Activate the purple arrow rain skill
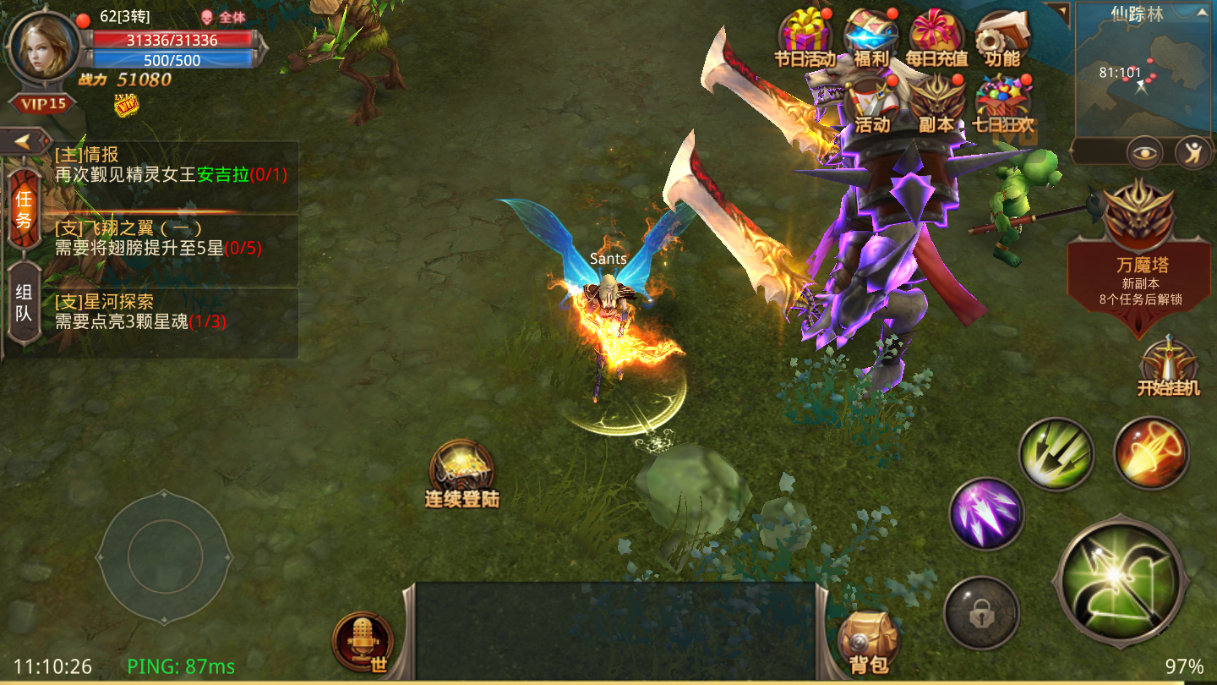The width and height of the screenshot is (1217, 685). [985, 514]
